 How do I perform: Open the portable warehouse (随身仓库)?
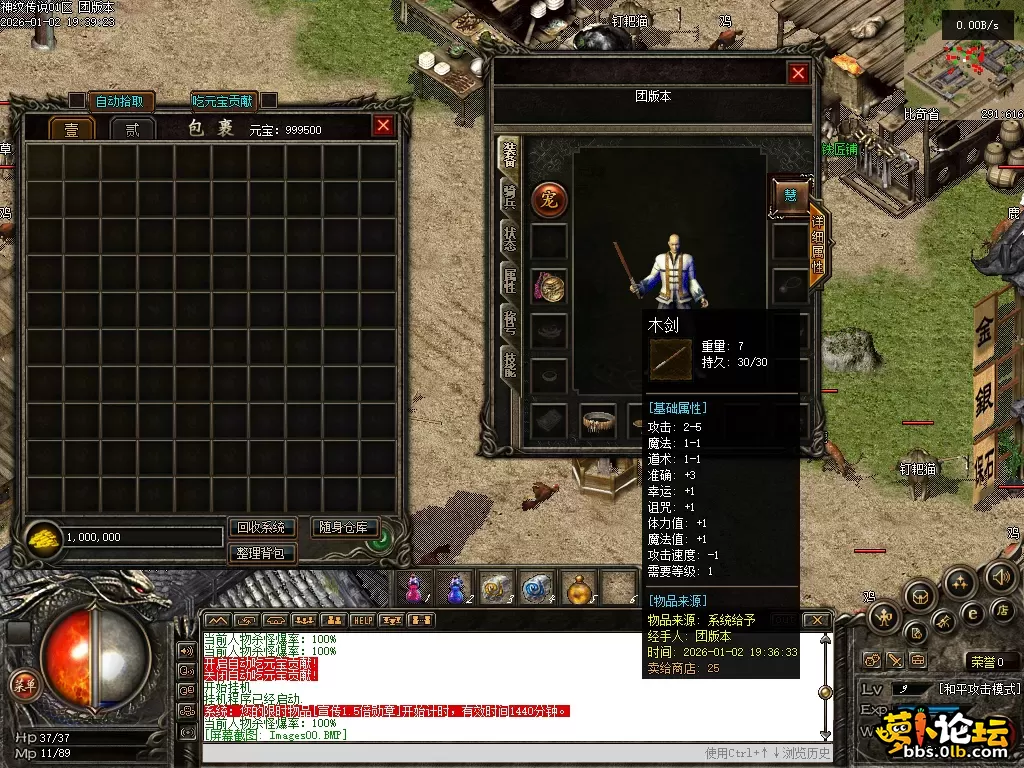[x=344, y=527]
